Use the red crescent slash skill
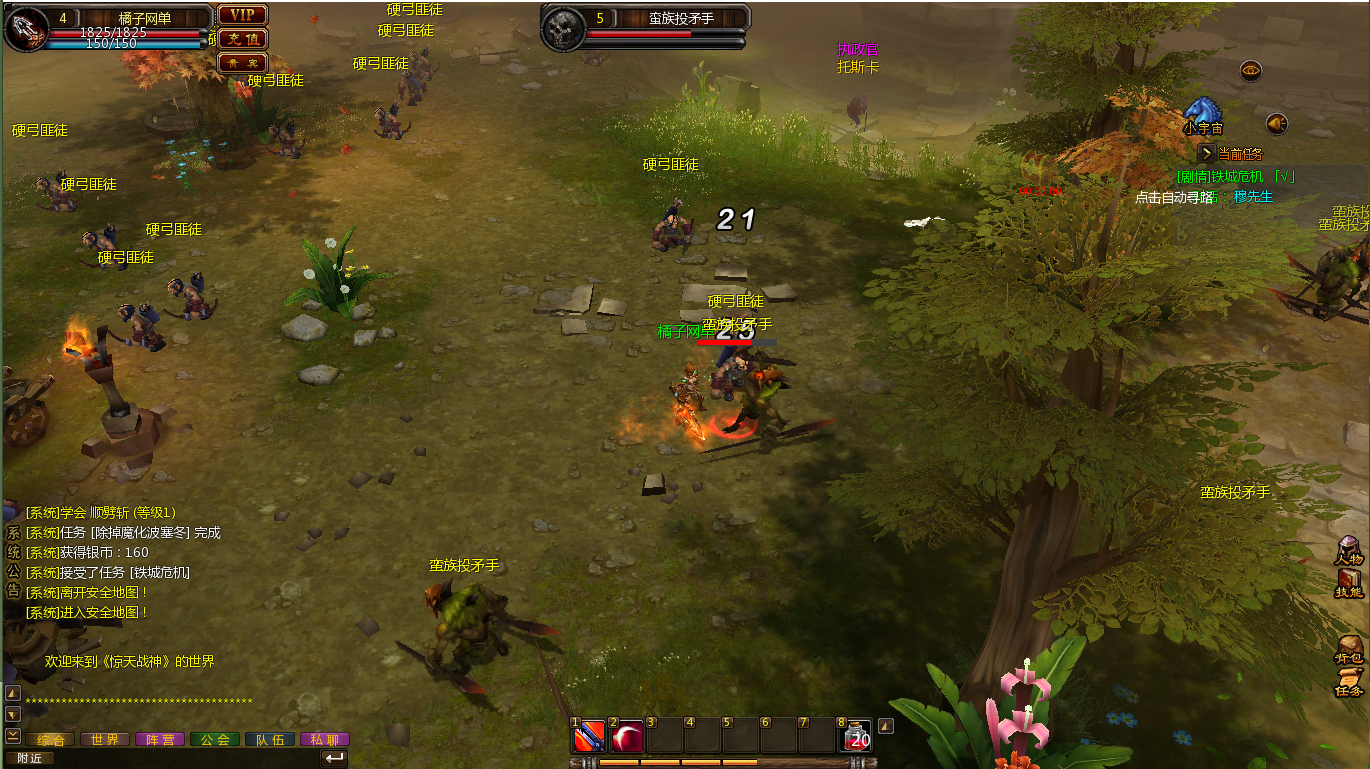Screen dimensions: 1370x769 [x=627, y=737]
